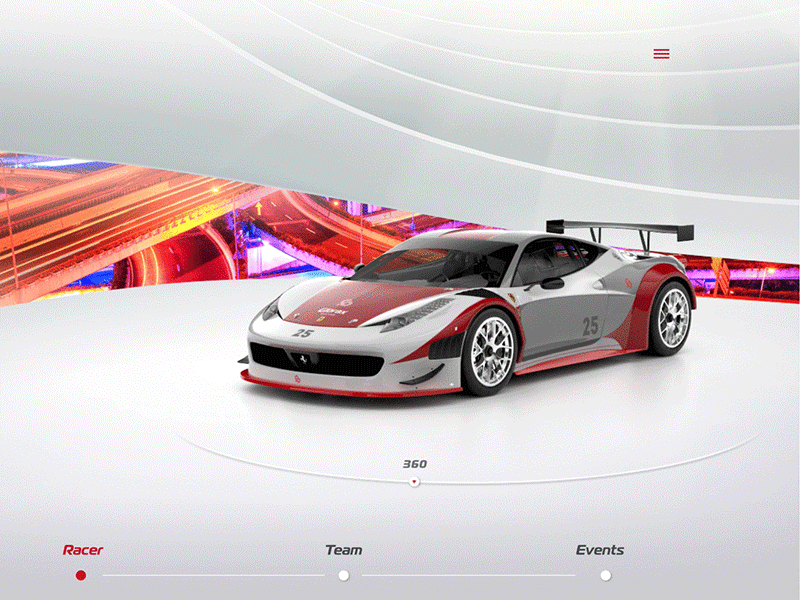Activate the white dot under Events
Screen dimensions: 800x600
coord(605,575)
